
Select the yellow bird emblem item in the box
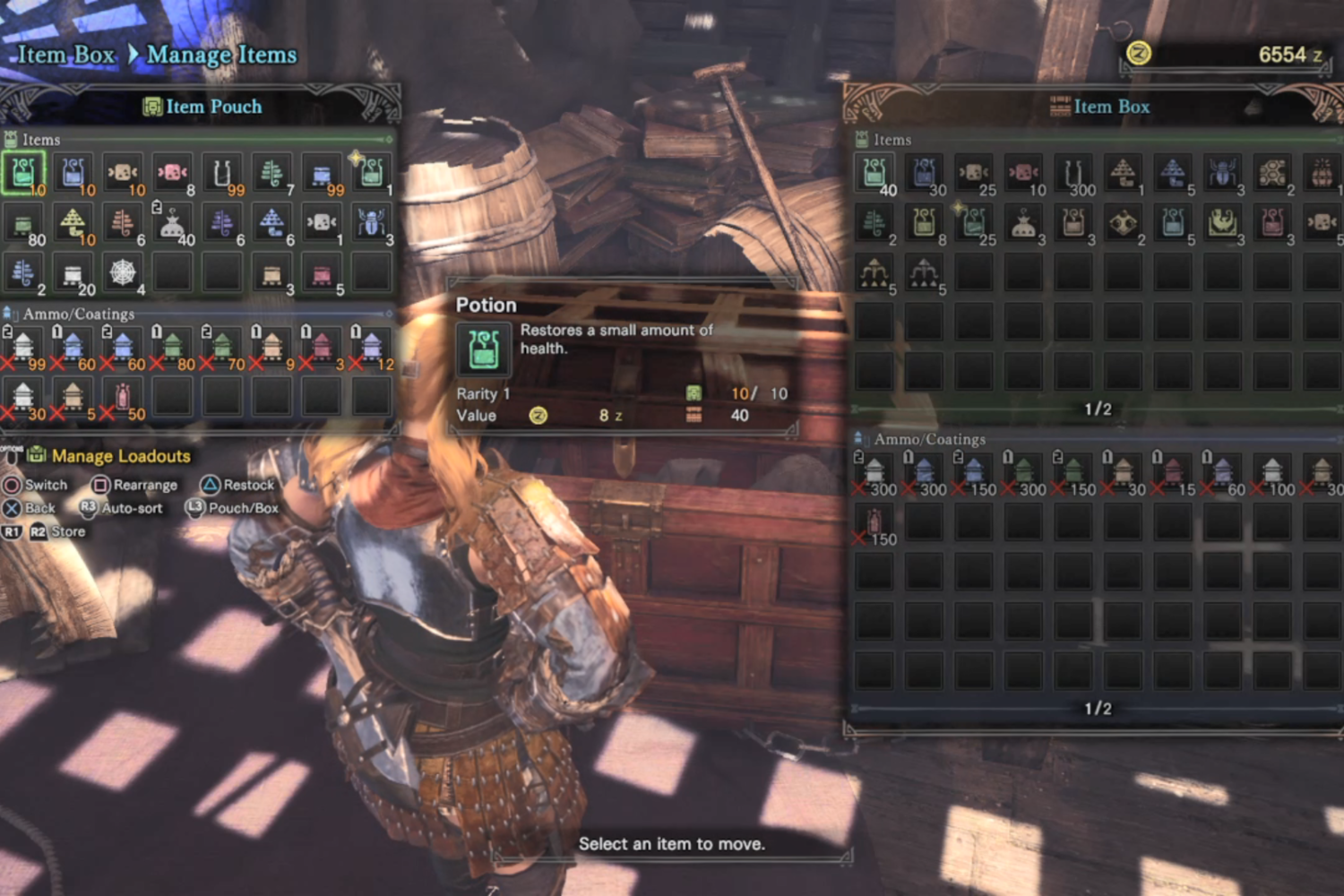[1222, 221]
